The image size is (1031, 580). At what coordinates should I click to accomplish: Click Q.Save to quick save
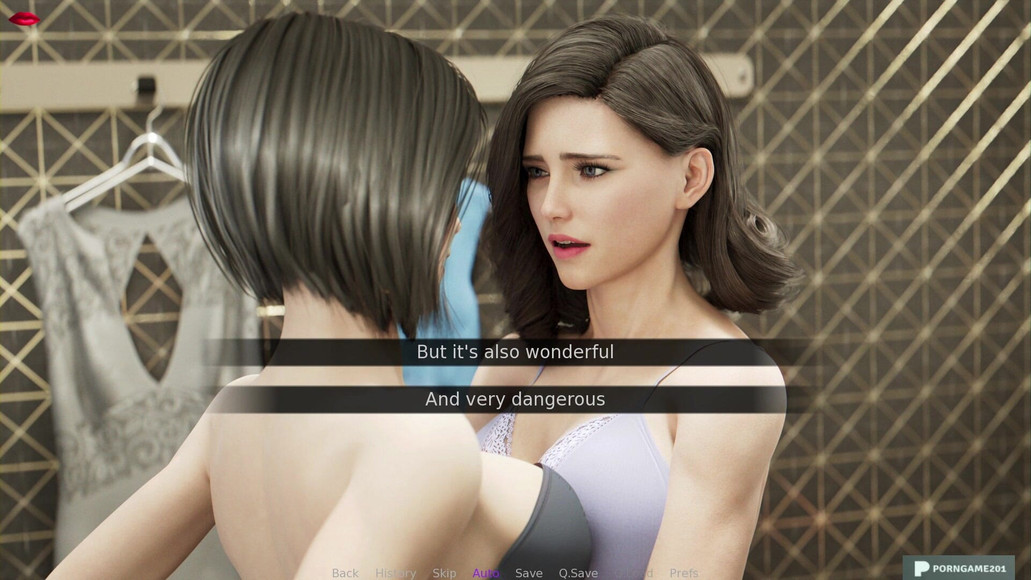coord(578,573)
